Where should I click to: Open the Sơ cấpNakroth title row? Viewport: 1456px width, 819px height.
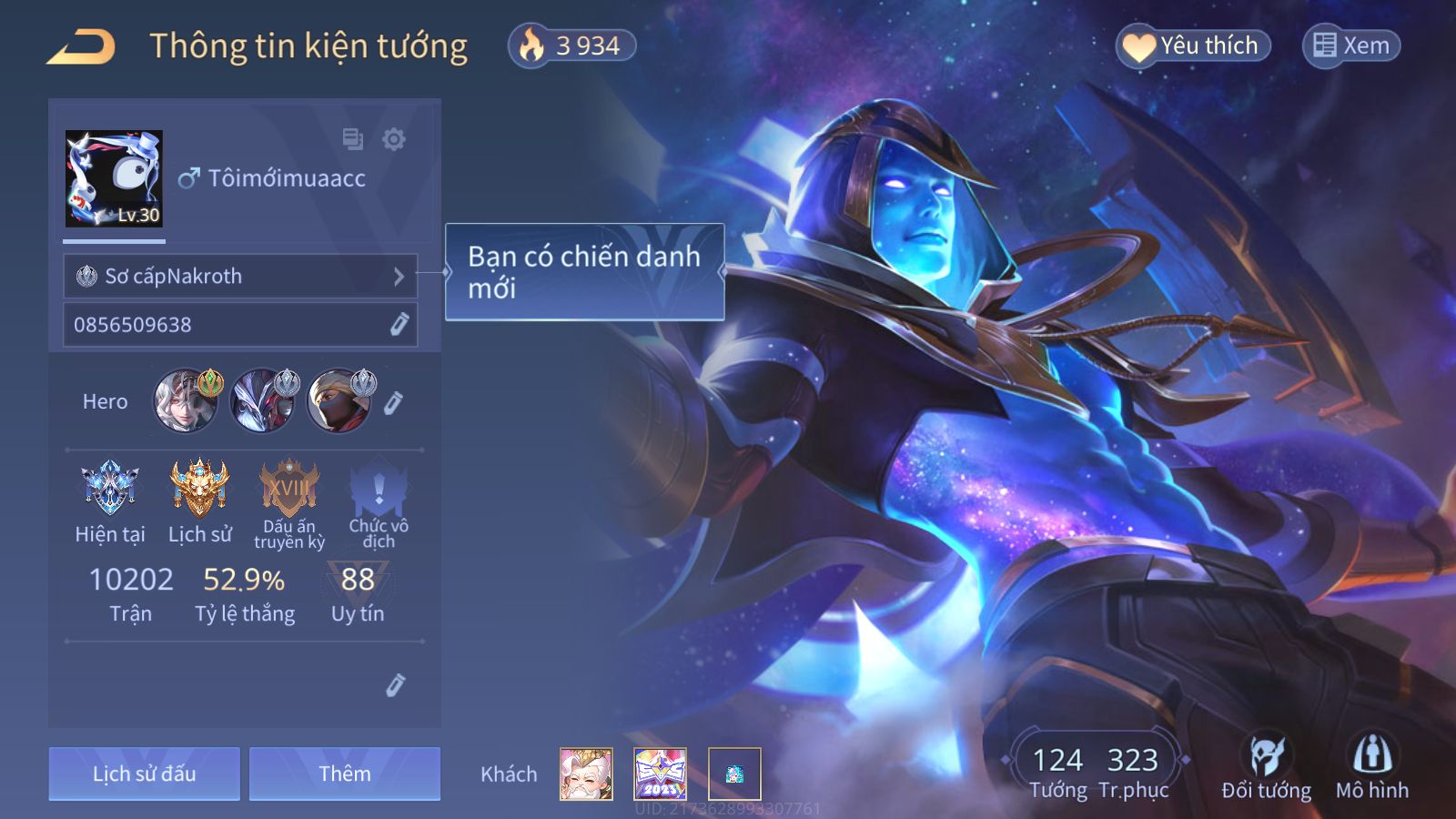tap(240, 276)
